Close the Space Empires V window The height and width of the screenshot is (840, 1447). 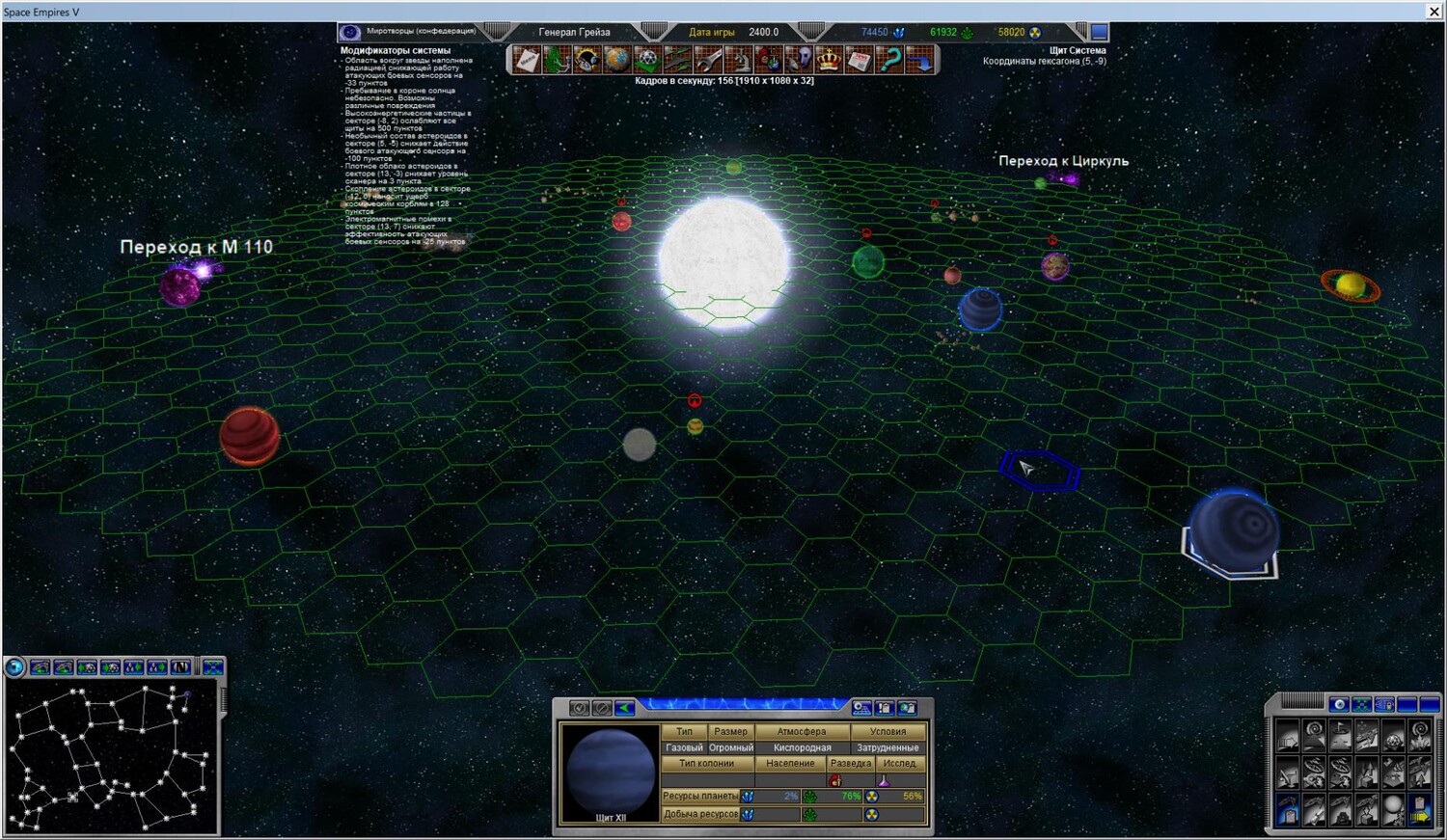click(1433, 12)
